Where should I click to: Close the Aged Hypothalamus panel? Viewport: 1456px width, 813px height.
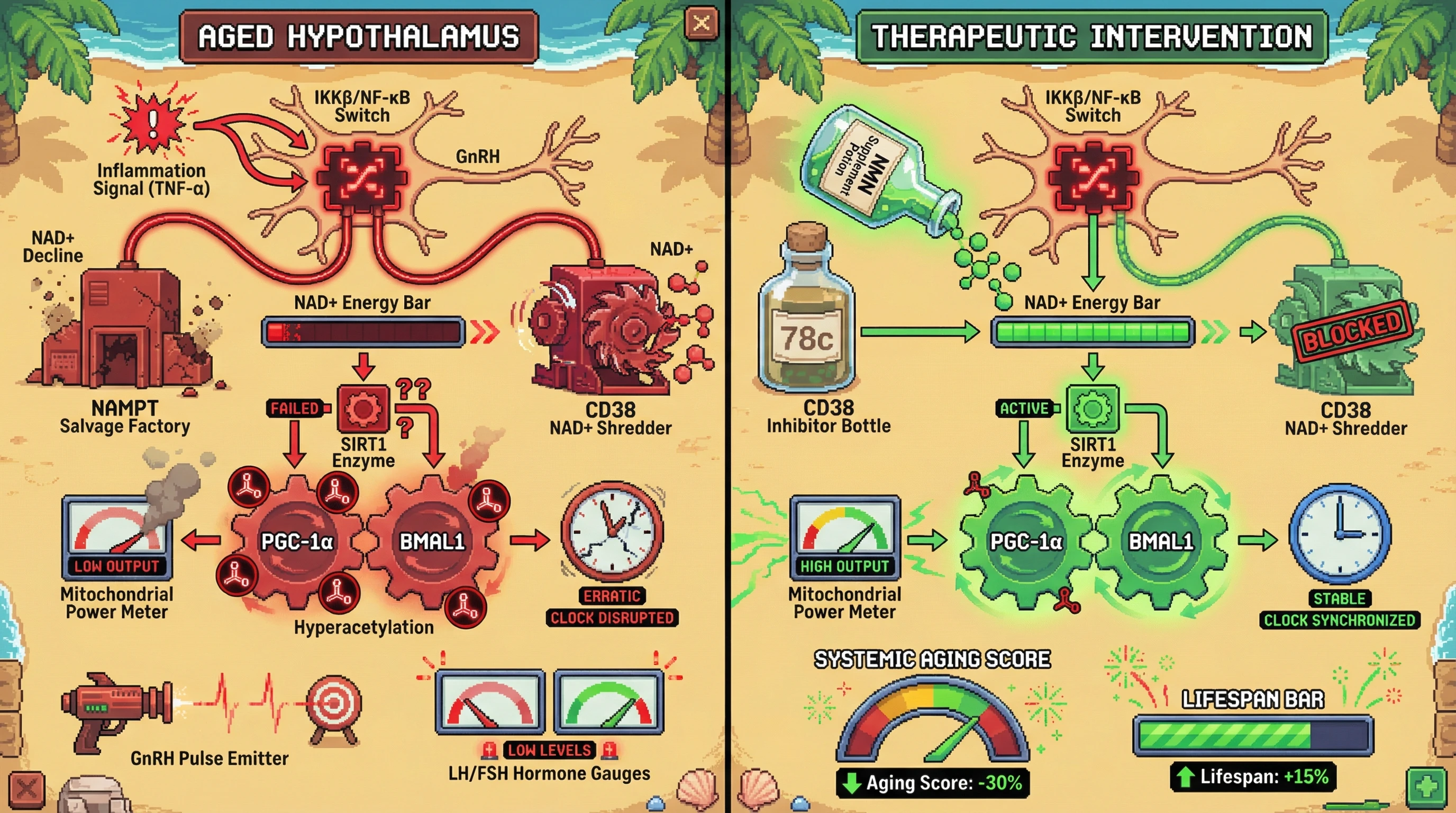(701, 24)
